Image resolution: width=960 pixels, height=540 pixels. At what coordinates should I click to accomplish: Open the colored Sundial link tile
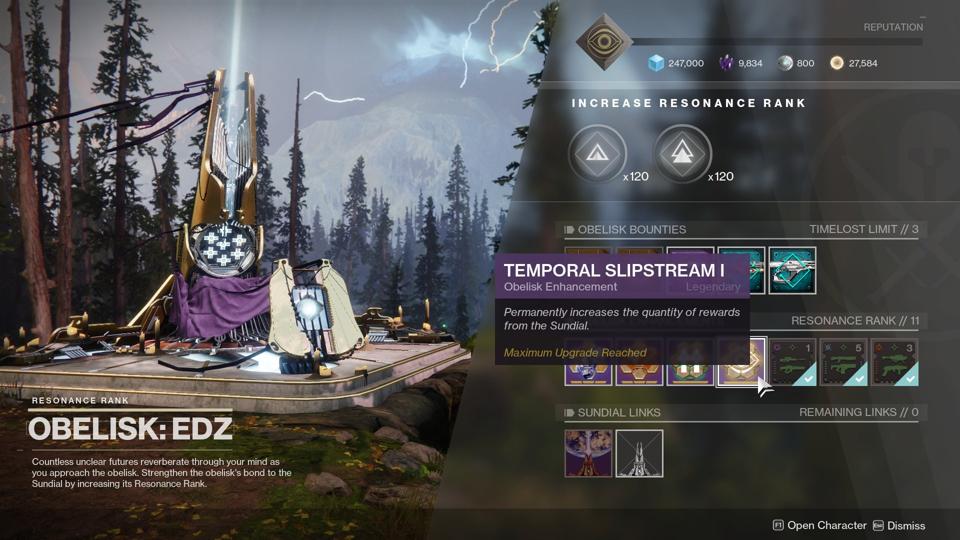[588, 453]
